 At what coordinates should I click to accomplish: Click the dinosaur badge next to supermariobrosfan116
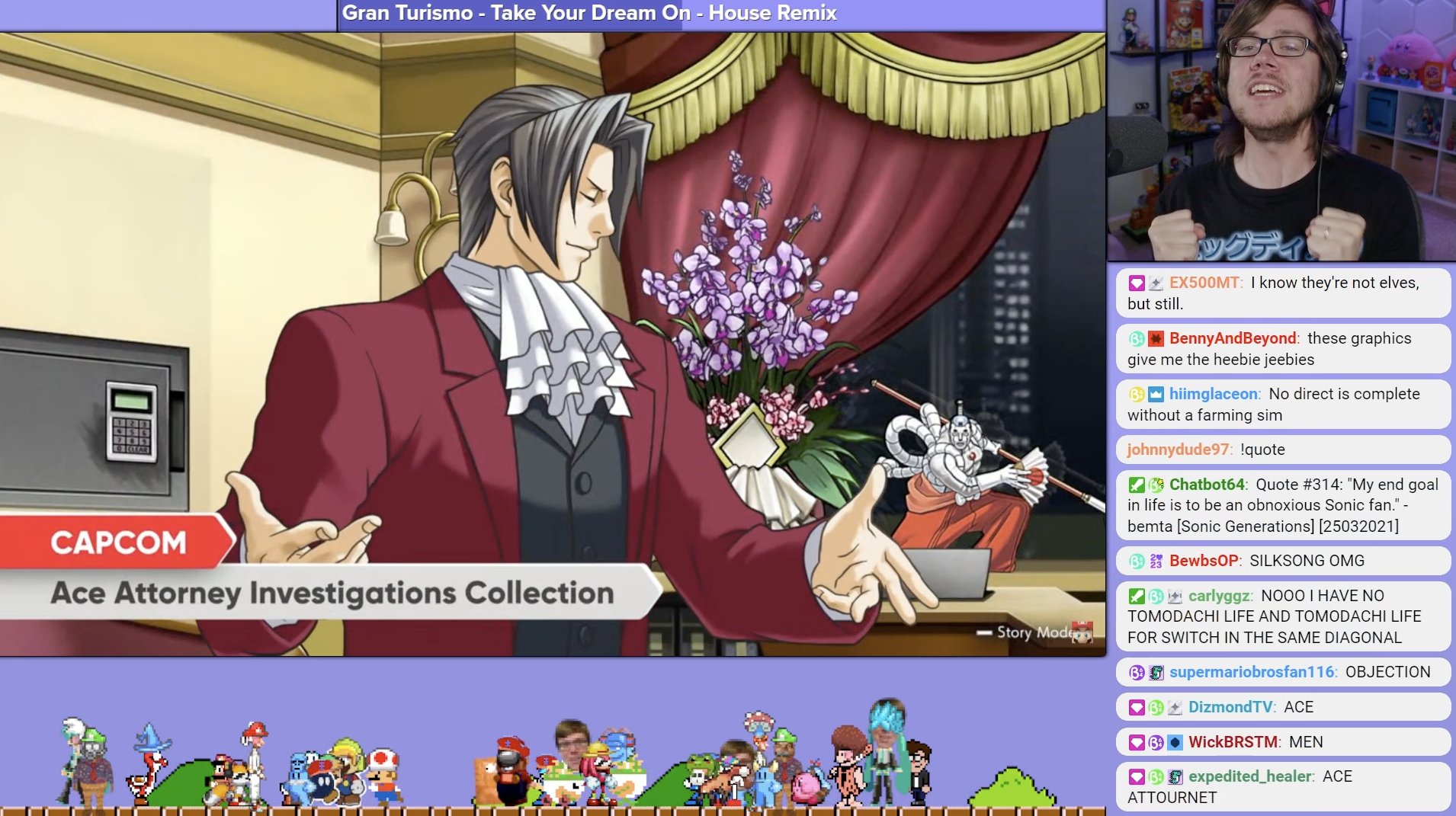pyautogui.click(x=1156, y=672)
